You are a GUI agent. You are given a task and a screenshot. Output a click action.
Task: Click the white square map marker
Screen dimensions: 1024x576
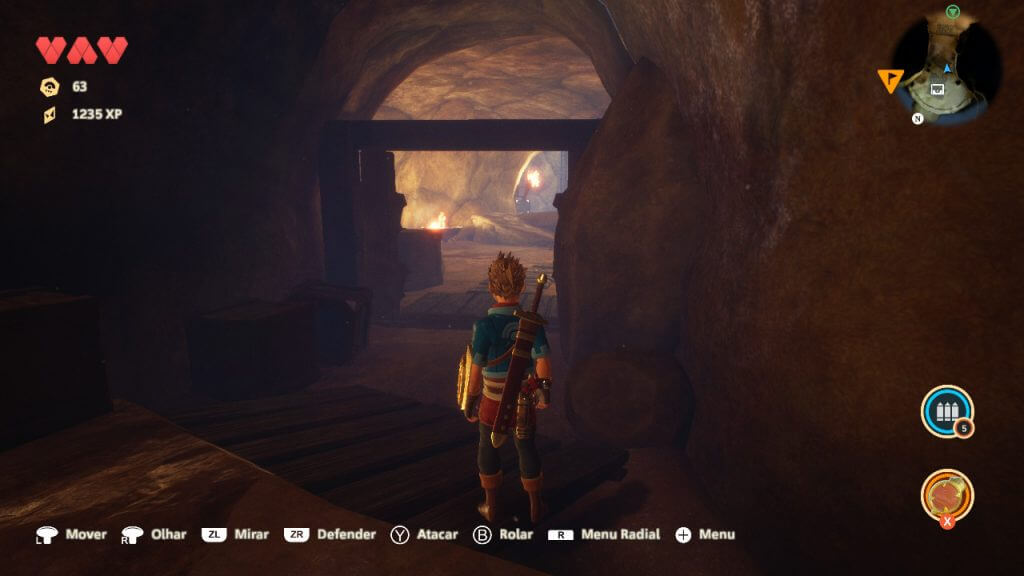coord(937,89)
